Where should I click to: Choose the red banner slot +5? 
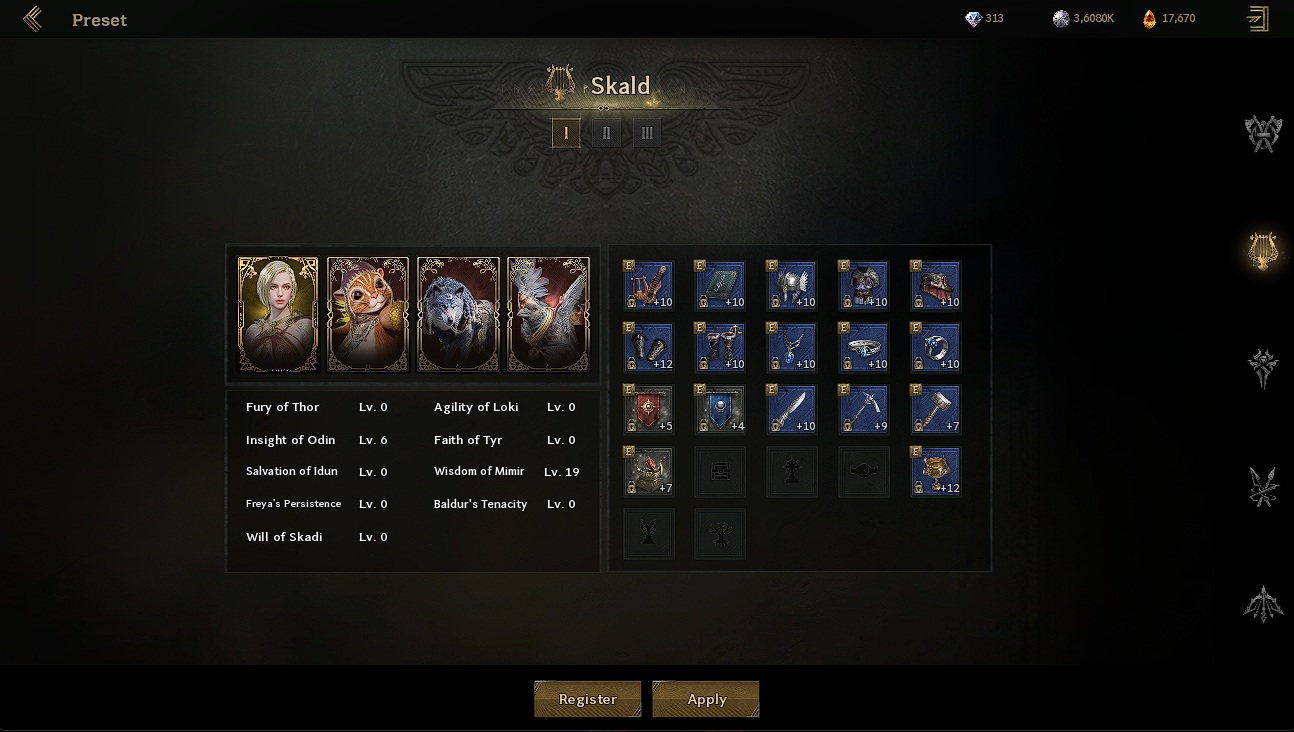[648, 410]
